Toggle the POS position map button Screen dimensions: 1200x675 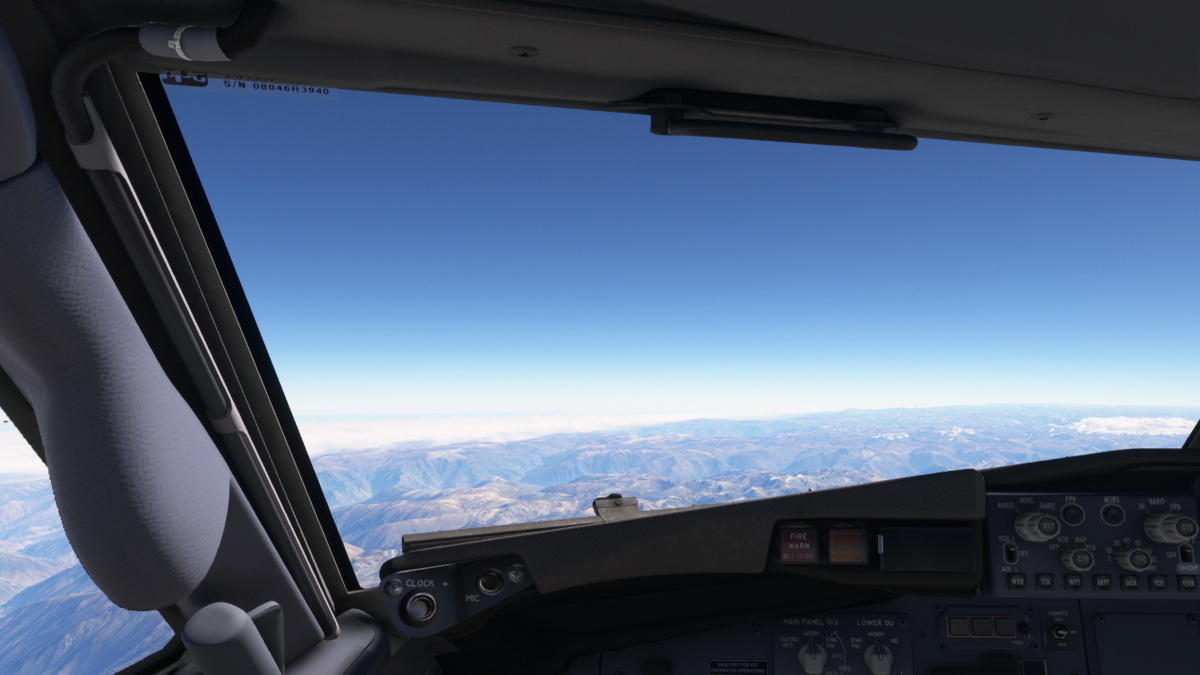1158,581
